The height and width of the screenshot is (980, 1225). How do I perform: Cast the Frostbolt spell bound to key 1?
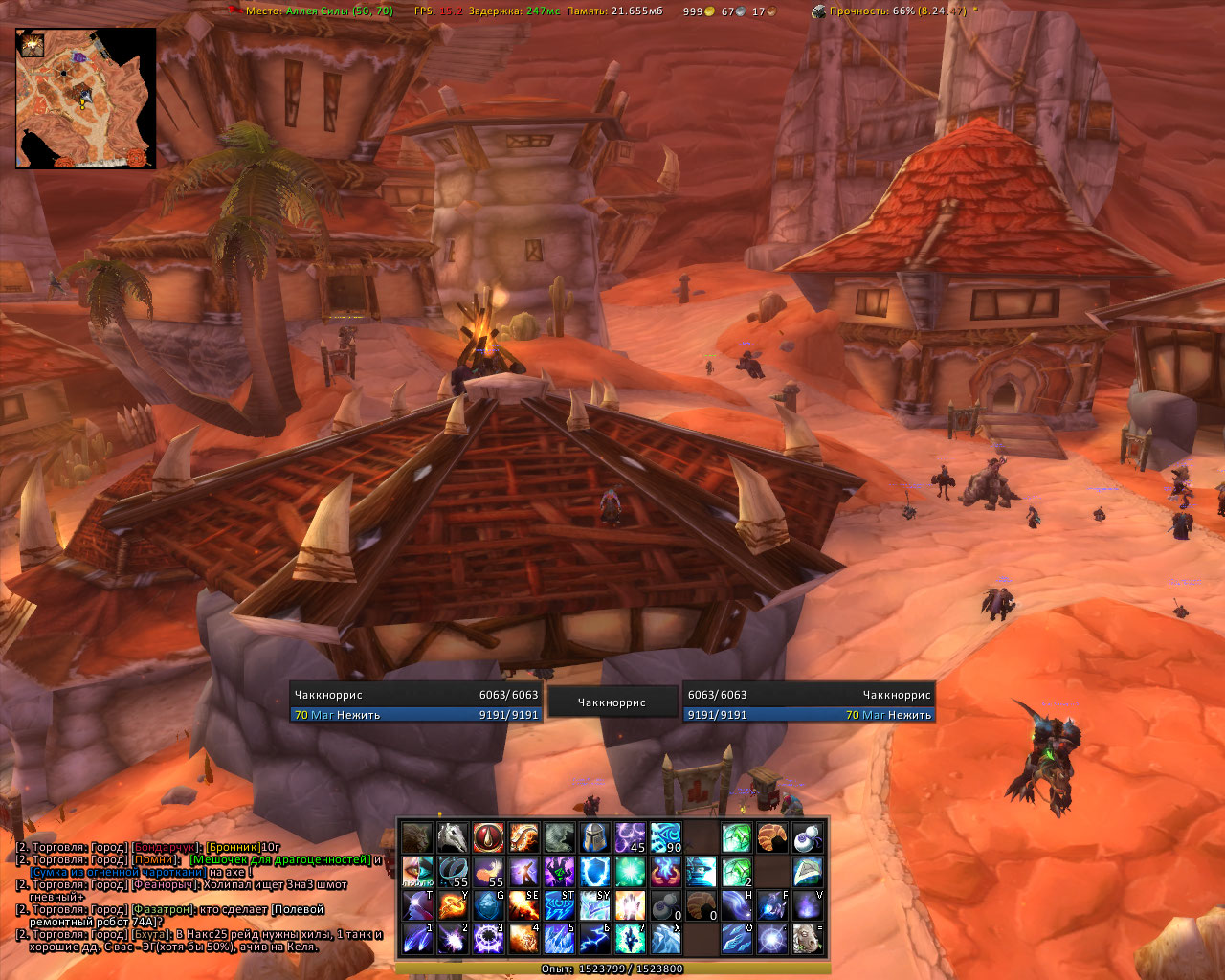pyautogui.click(x=416, y=938)
